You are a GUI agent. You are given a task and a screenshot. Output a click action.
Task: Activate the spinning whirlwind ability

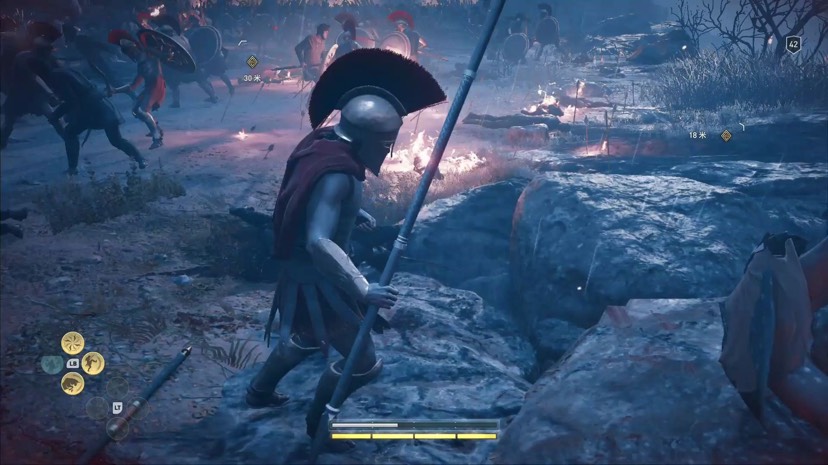[72, 342]
